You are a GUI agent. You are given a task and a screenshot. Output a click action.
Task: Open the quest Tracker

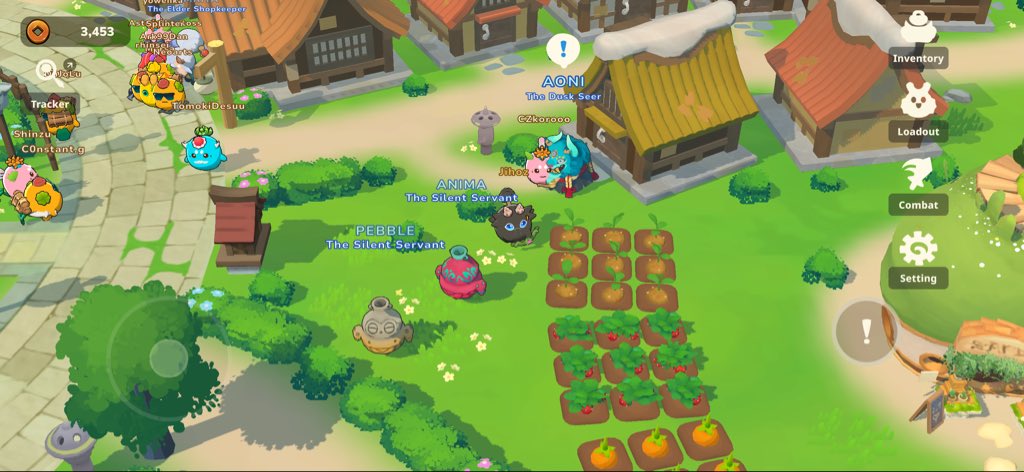pyautogui.click(x=50, y=103)
